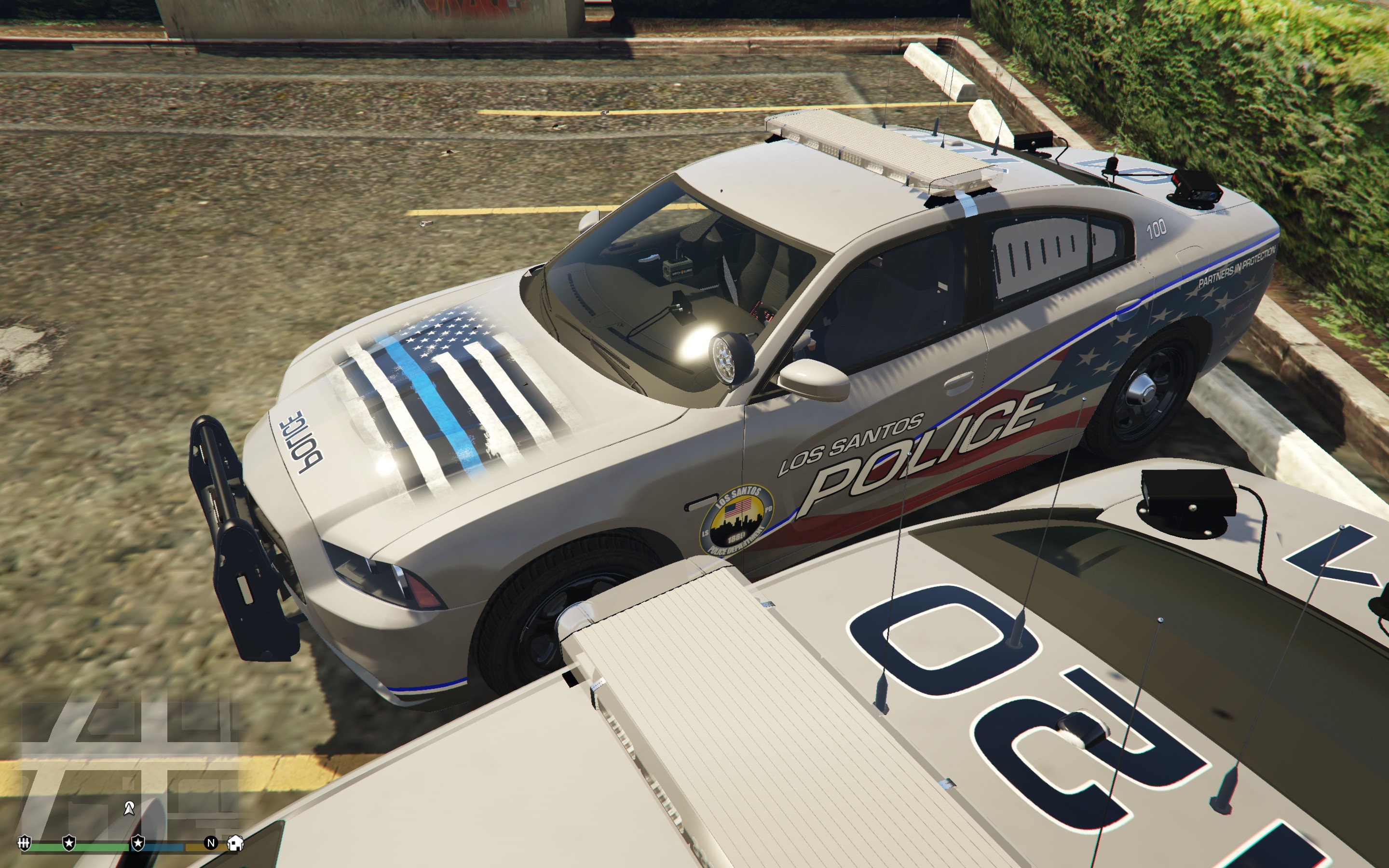Click the barred shield jail blip

pos(24,843)
